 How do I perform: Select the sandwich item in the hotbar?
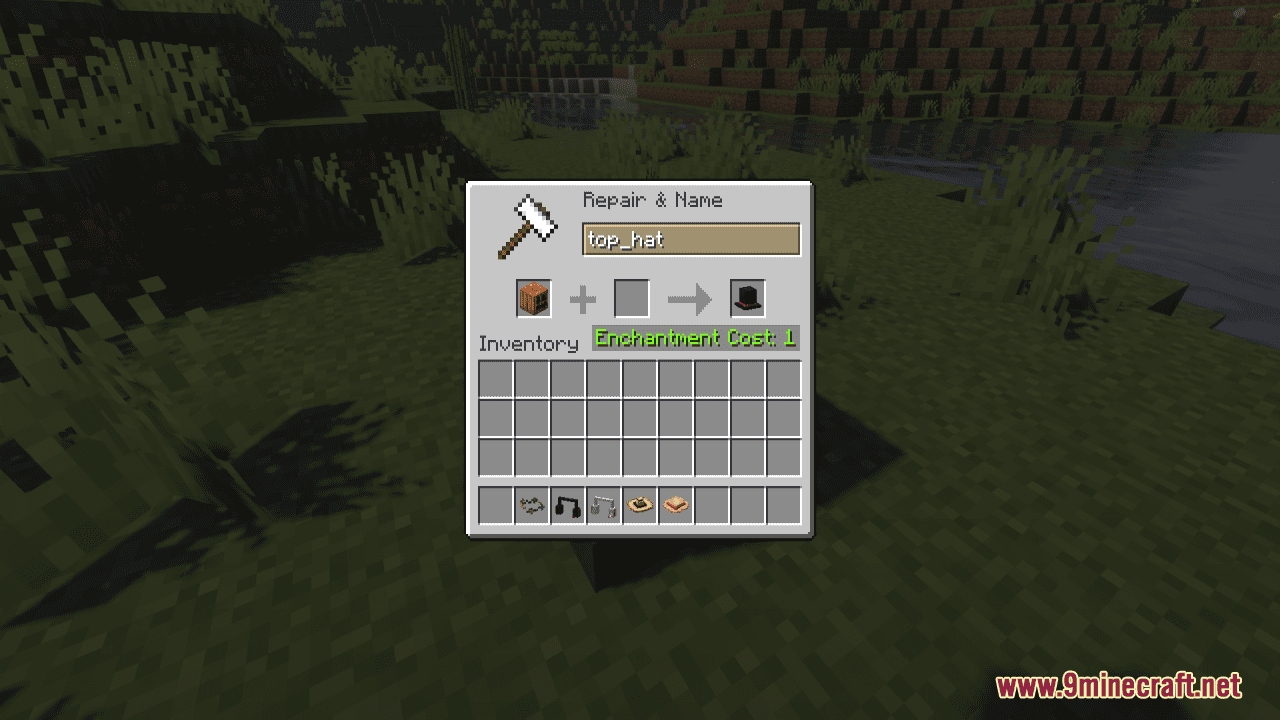click(675, 505)
